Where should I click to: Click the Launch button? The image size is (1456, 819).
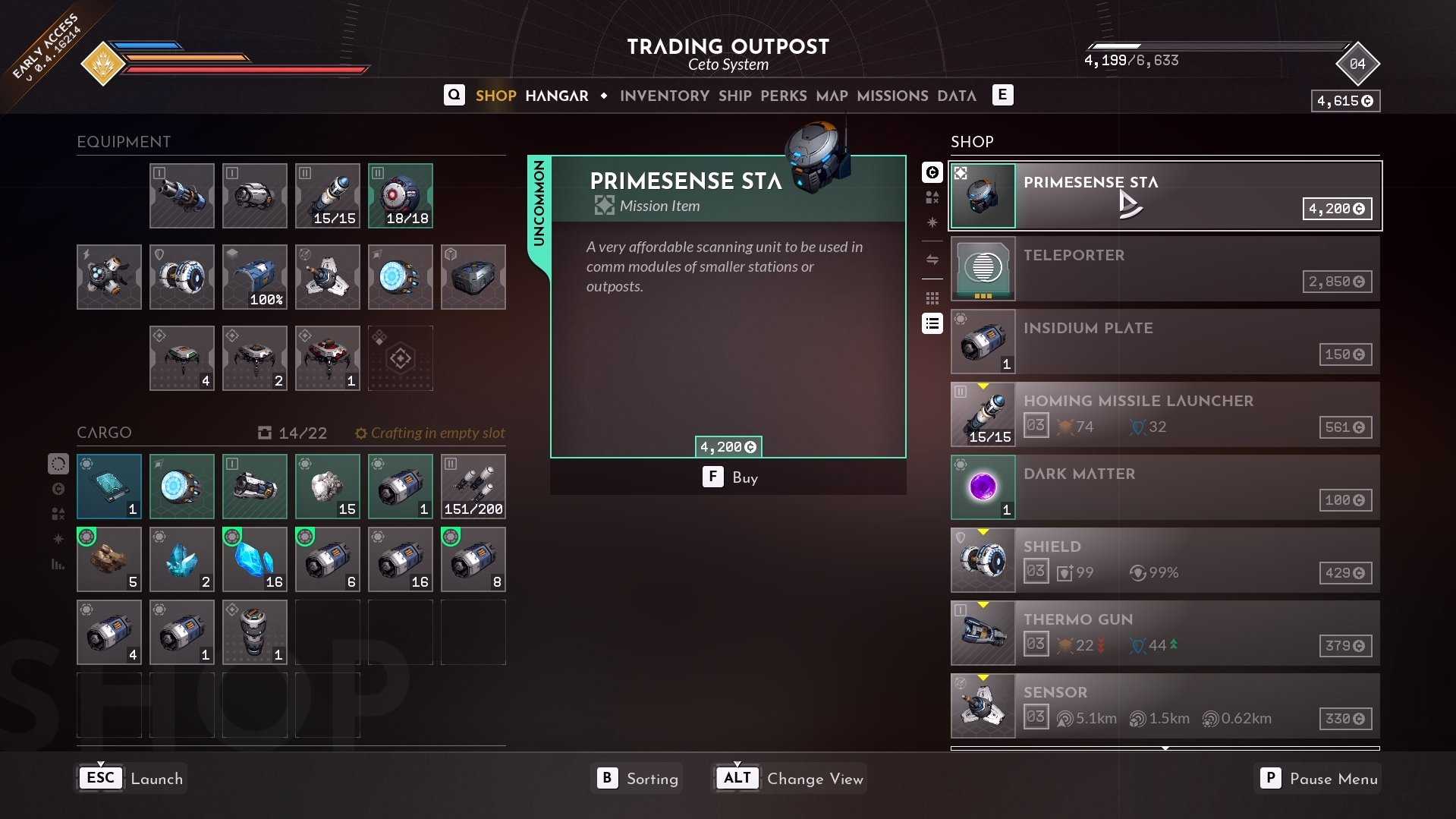click(132, 779)
